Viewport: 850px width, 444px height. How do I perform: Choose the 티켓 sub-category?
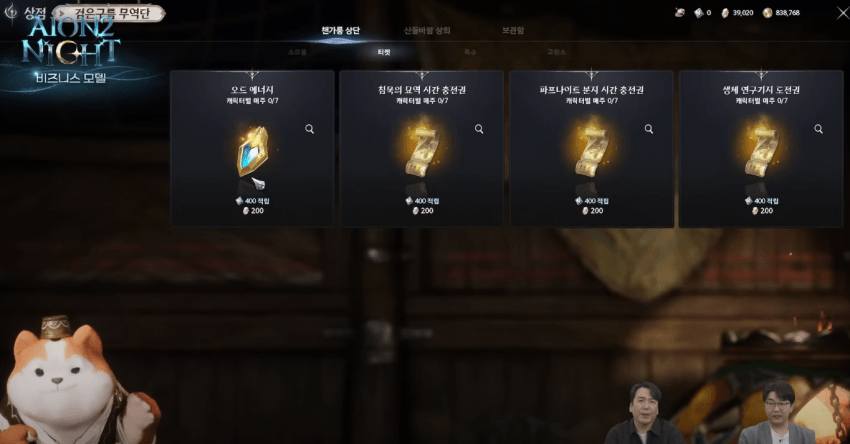[383, 51]
